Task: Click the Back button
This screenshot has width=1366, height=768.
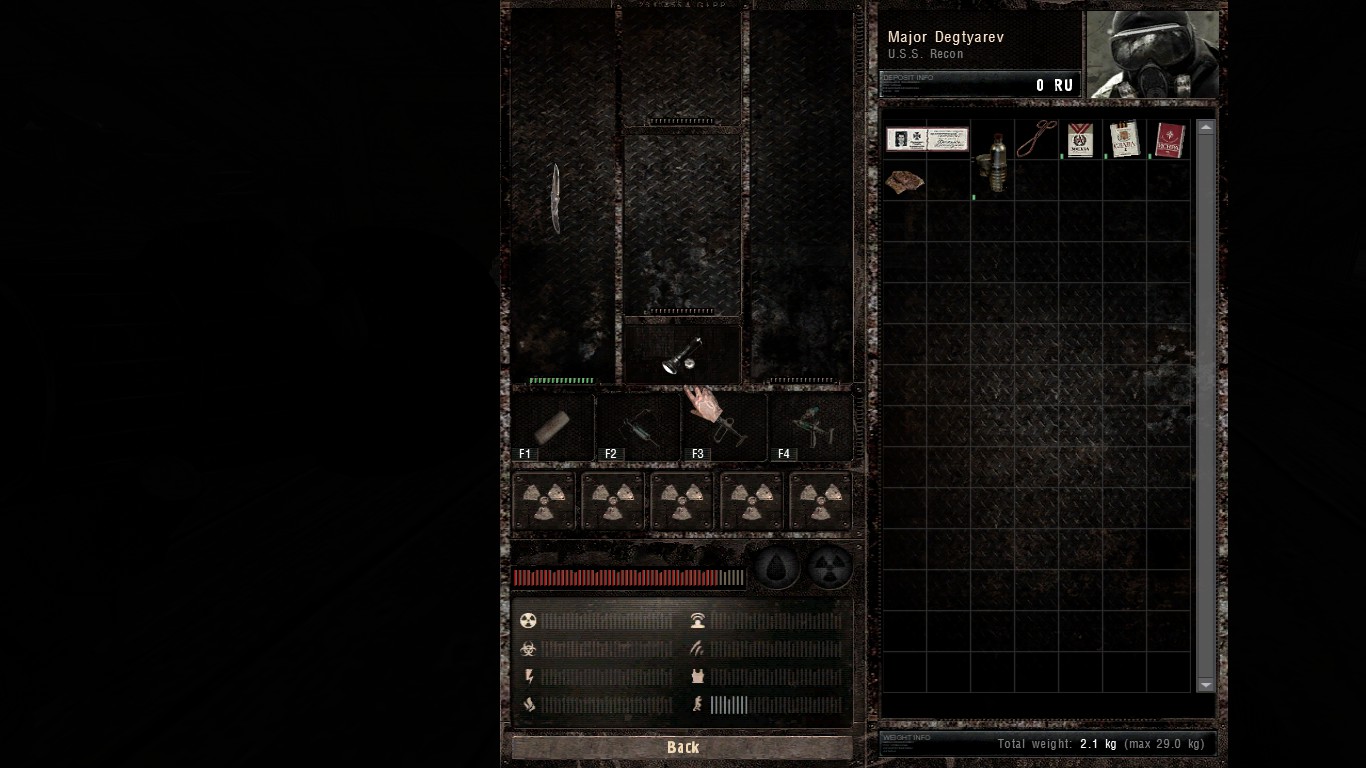Action: 682,747
